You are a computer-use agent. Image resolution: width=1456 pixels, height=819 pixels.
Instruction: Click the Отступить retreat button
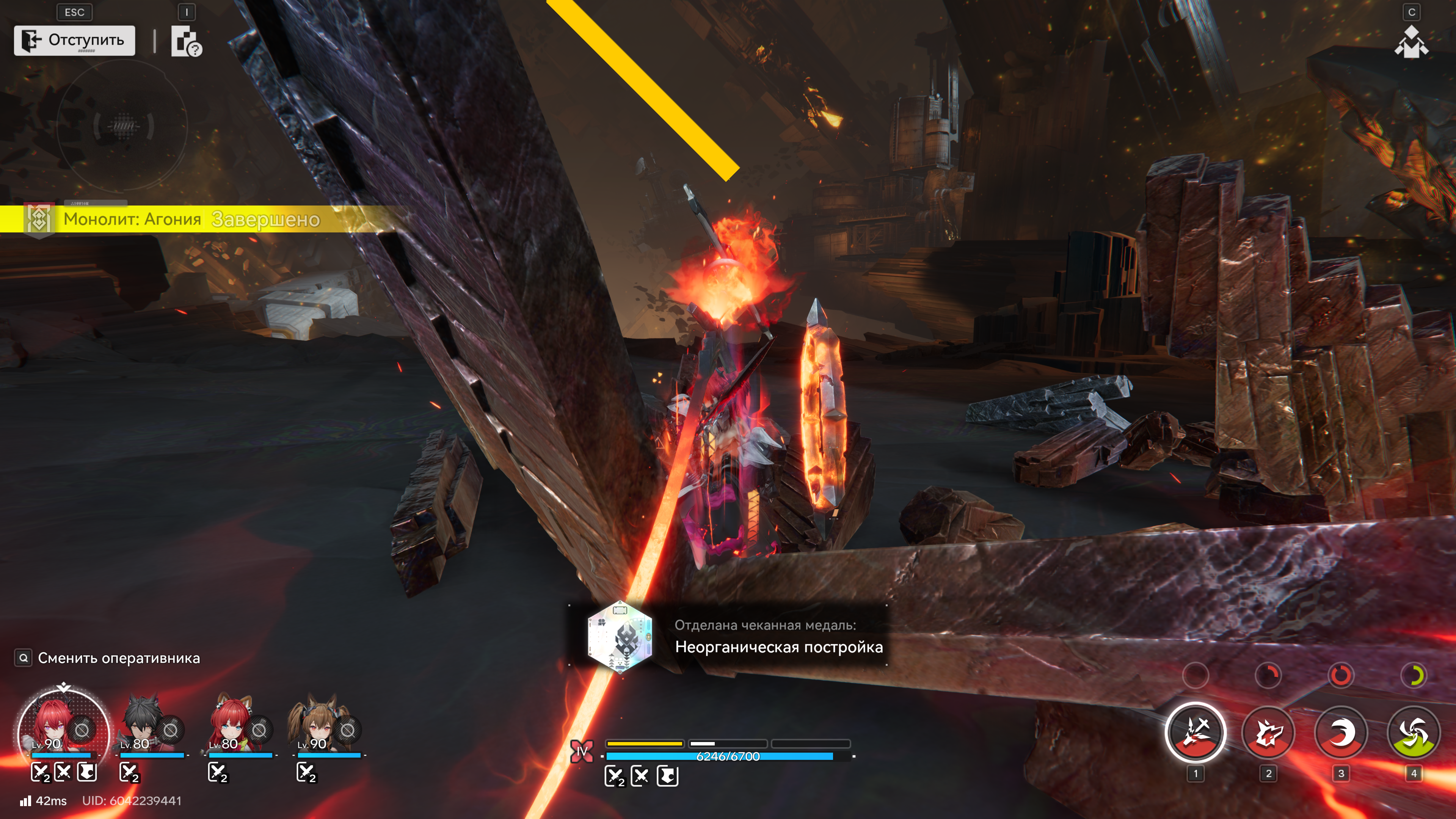[74, 40]
